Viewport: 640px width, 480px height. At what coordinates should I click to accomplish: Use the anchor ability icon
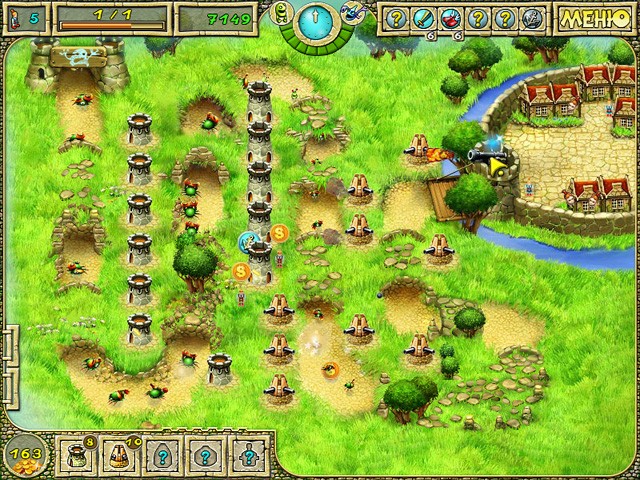(532, 18)
